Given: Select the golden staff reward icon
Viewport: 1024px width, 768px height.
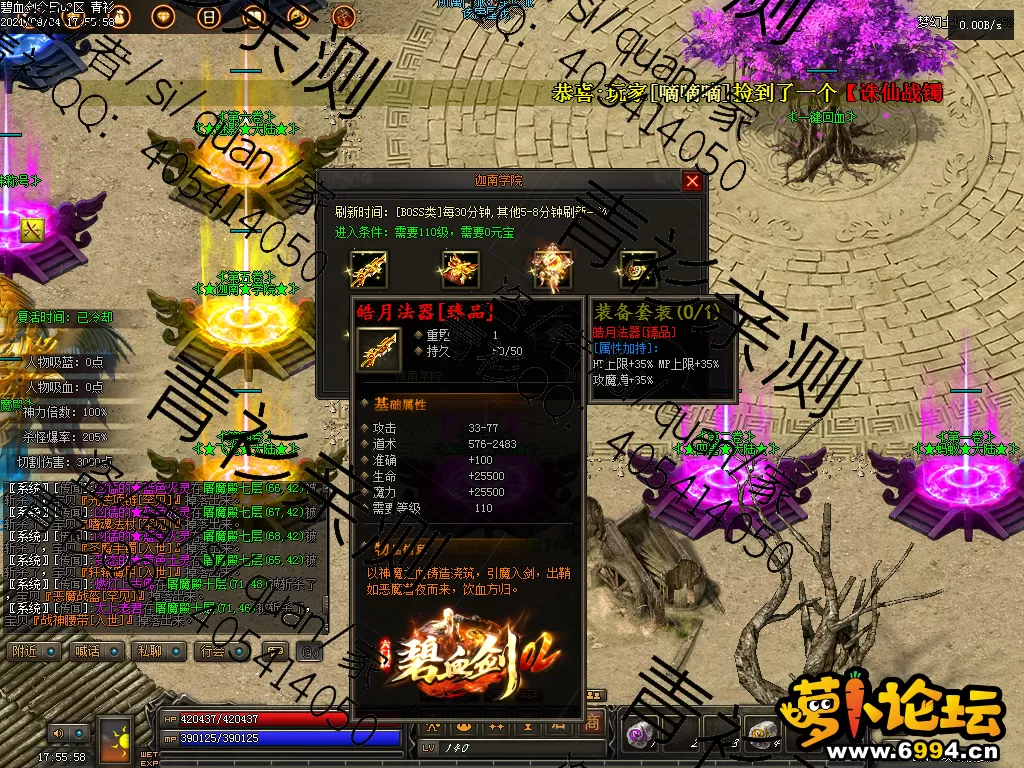Looking at the screenshot, I should coord(367,268).
